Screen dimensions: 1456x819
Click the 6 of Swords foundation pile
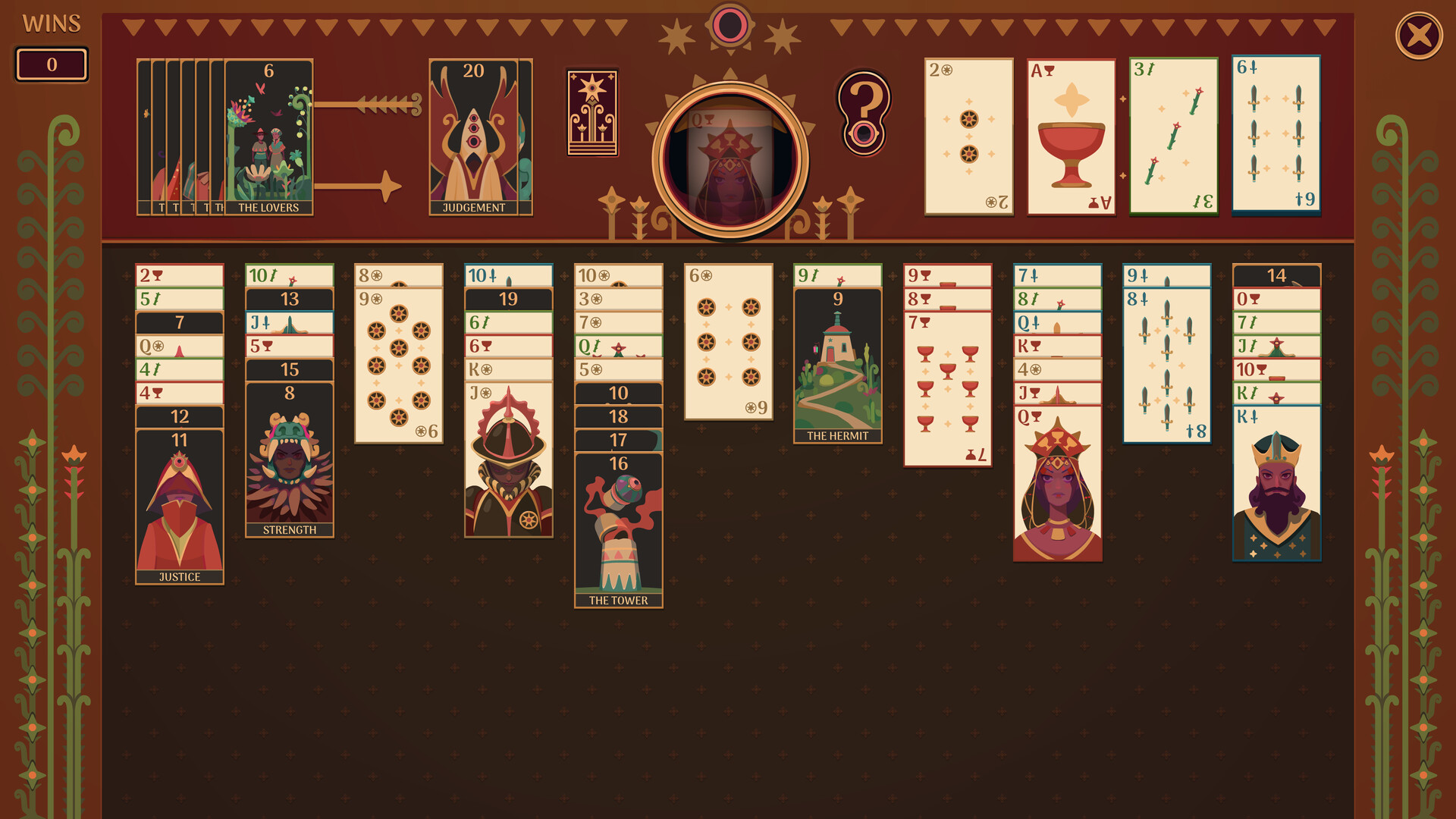click(x=1276, y=135)
